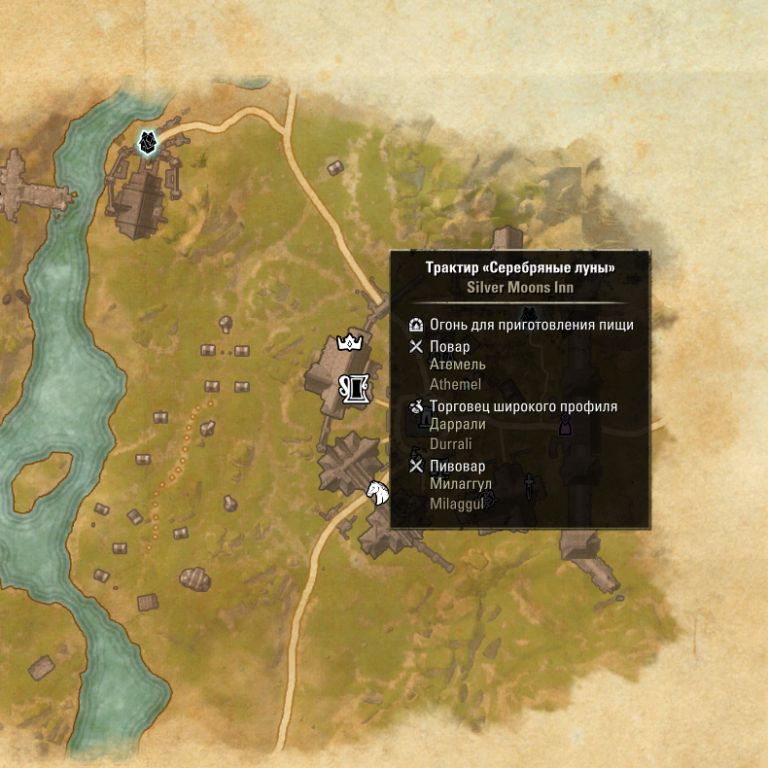The height and width of the screenshot is (768, 768).
Task: Choose the white horse stable marker
Action: pos(378,492)
